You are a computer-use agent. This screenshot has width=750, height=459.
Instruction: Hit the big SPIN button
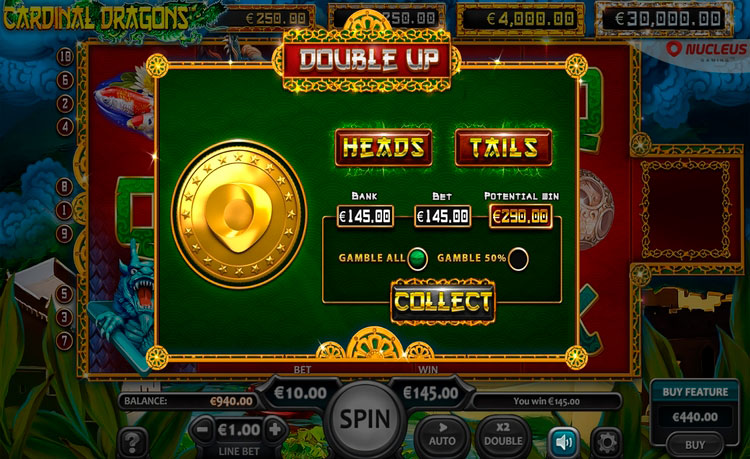click(x=362, y=418)
